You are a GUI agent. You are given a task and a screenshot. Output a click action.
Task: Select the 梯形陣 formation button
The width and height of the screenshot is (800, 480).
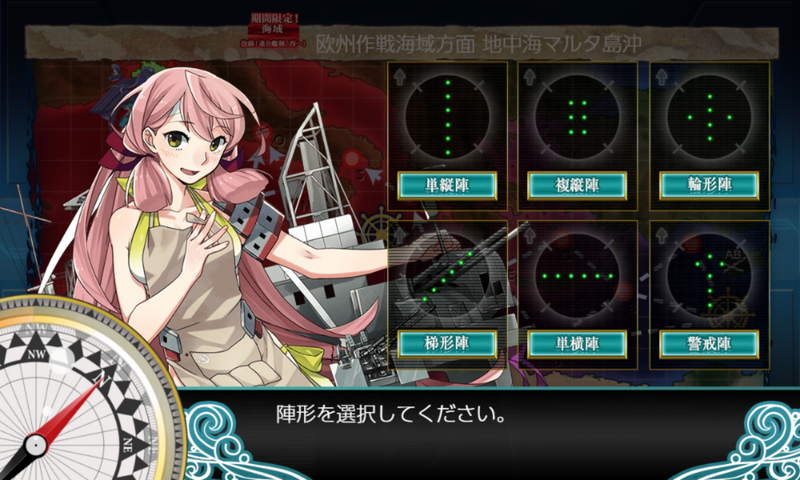[446, 343]
